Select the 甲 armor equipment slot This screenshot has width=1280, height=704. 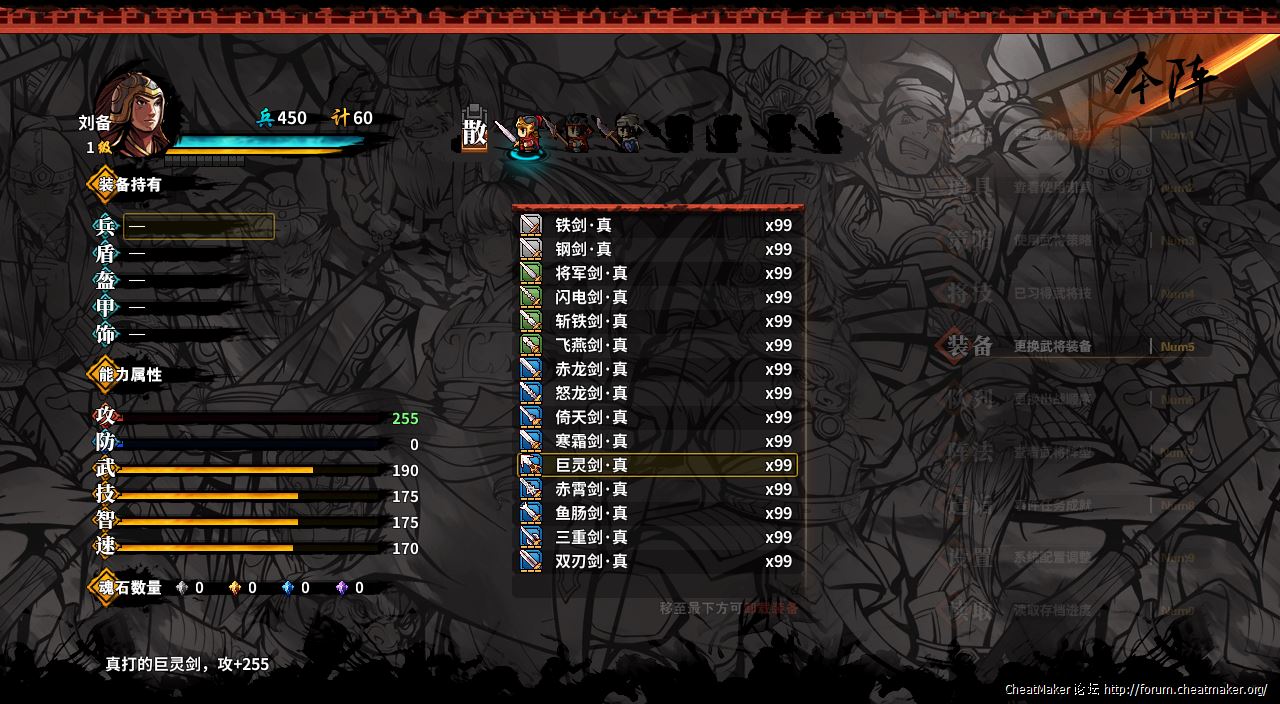tap(180, 308)
